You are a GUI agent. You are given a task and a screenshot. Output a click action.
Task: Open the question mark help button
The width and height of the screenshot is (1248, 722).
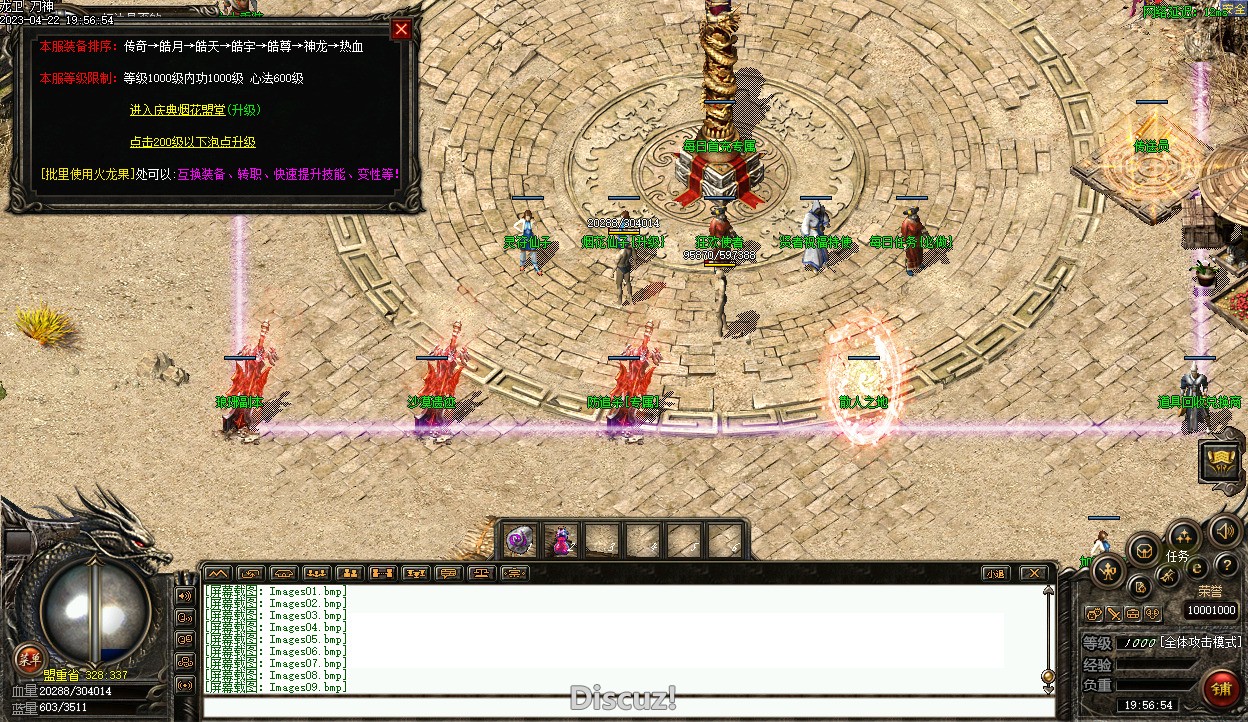tap(1226, 567)
